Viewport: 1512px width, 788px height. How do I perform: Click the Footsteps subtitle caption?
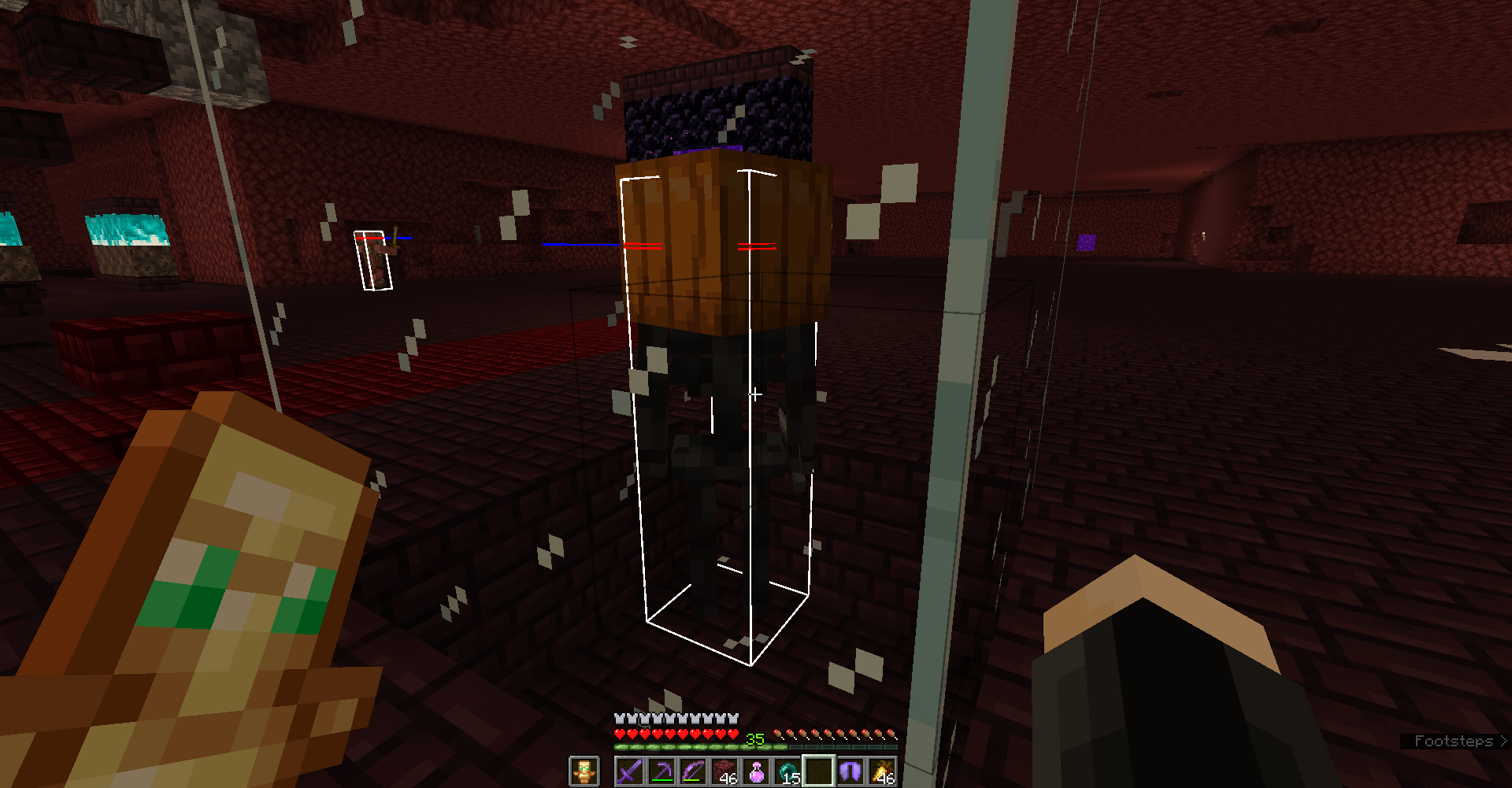[1455, 740]
